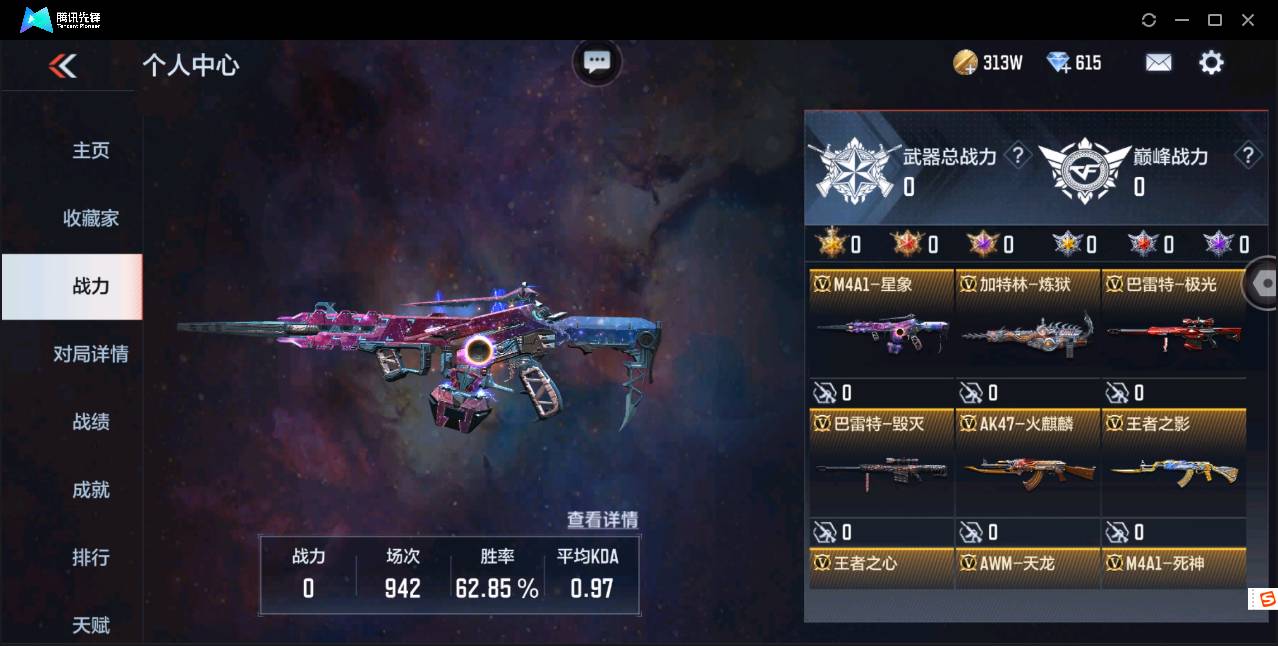Open the chat bubble icon
The height and width of the screenshot is (646, 1278).
[597, 62]
